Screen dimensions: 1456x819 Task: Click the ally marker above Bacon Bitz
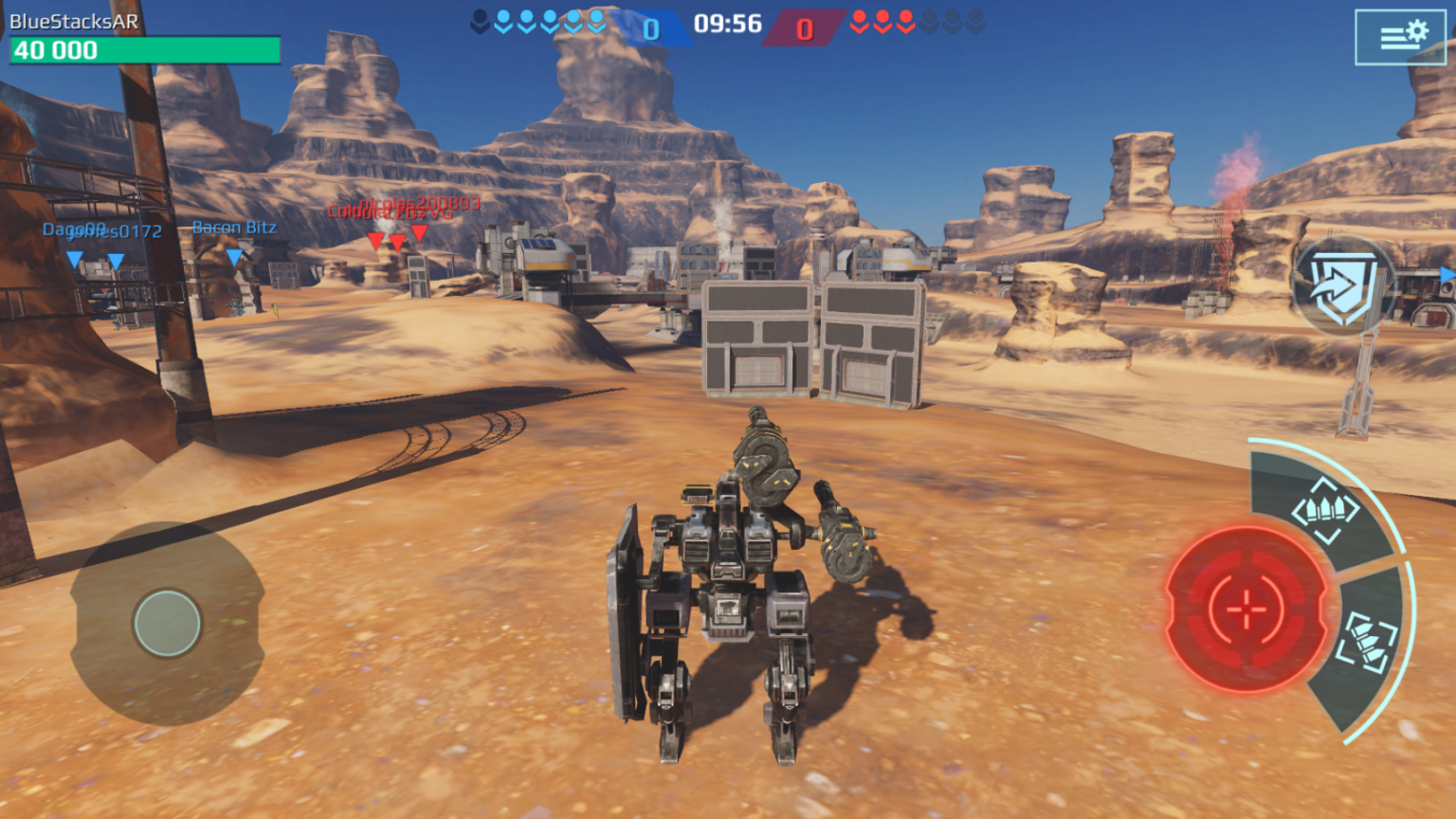232,256
